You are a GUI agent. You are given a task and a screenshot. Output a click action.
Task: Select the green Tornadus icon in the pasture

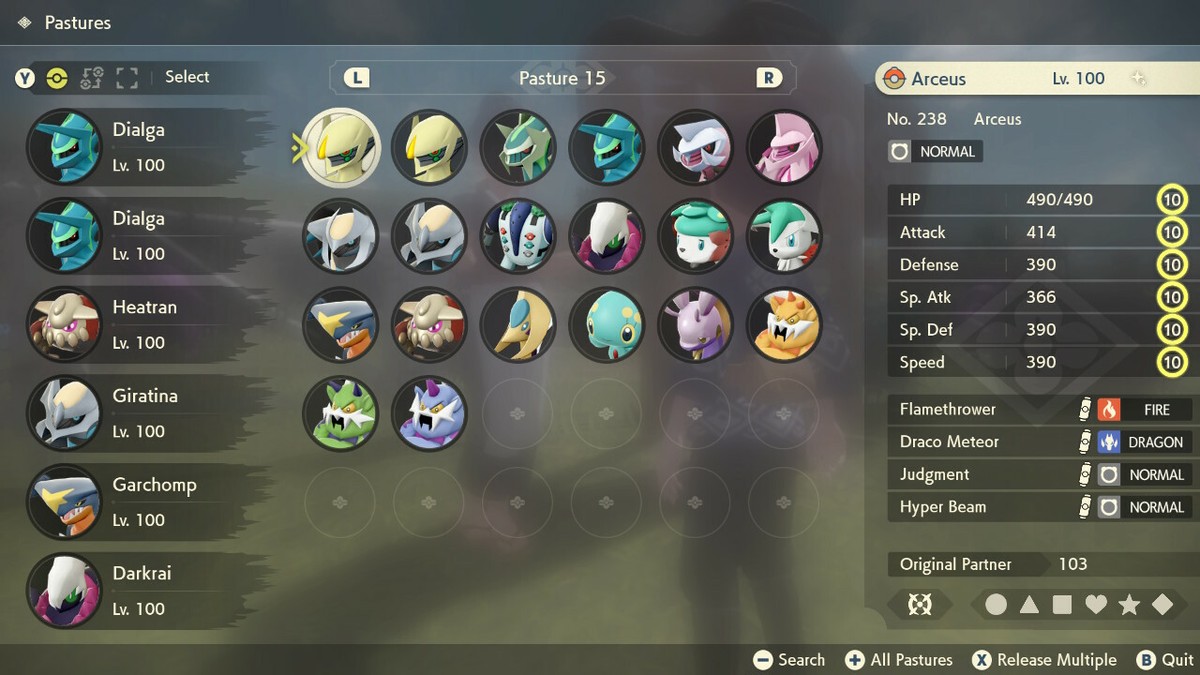pyautogui.click(x=340, y=413)
